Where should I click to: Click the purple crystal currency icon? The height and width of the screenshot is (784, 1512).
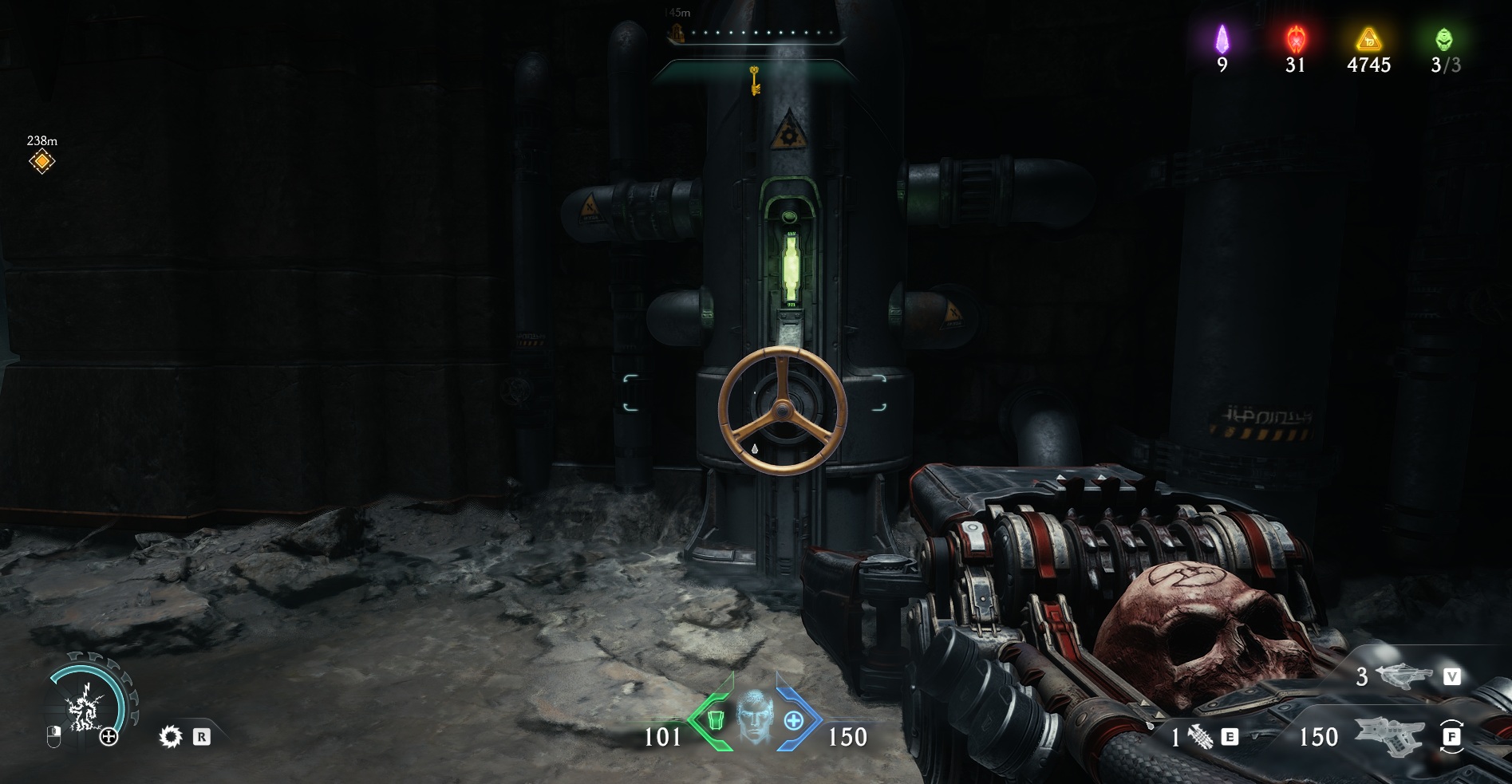coord(1222,38)
